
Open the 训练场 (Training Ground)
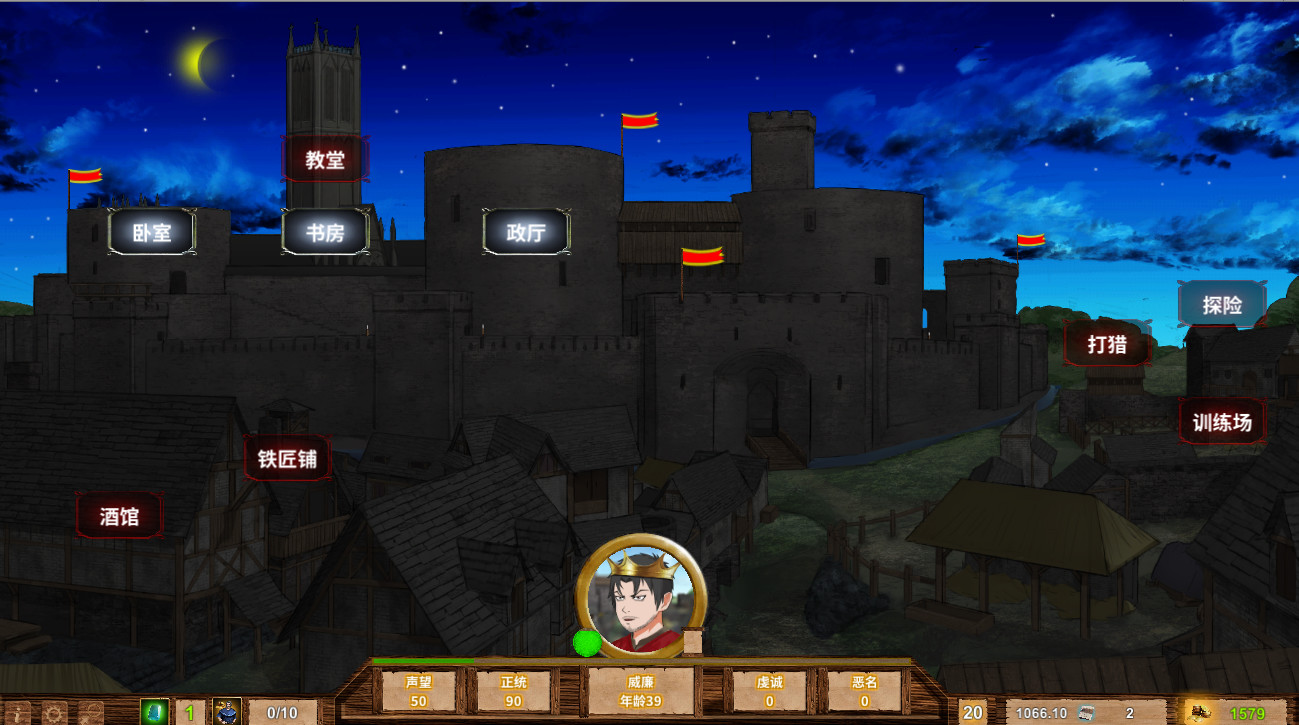tap(1221, 421)
